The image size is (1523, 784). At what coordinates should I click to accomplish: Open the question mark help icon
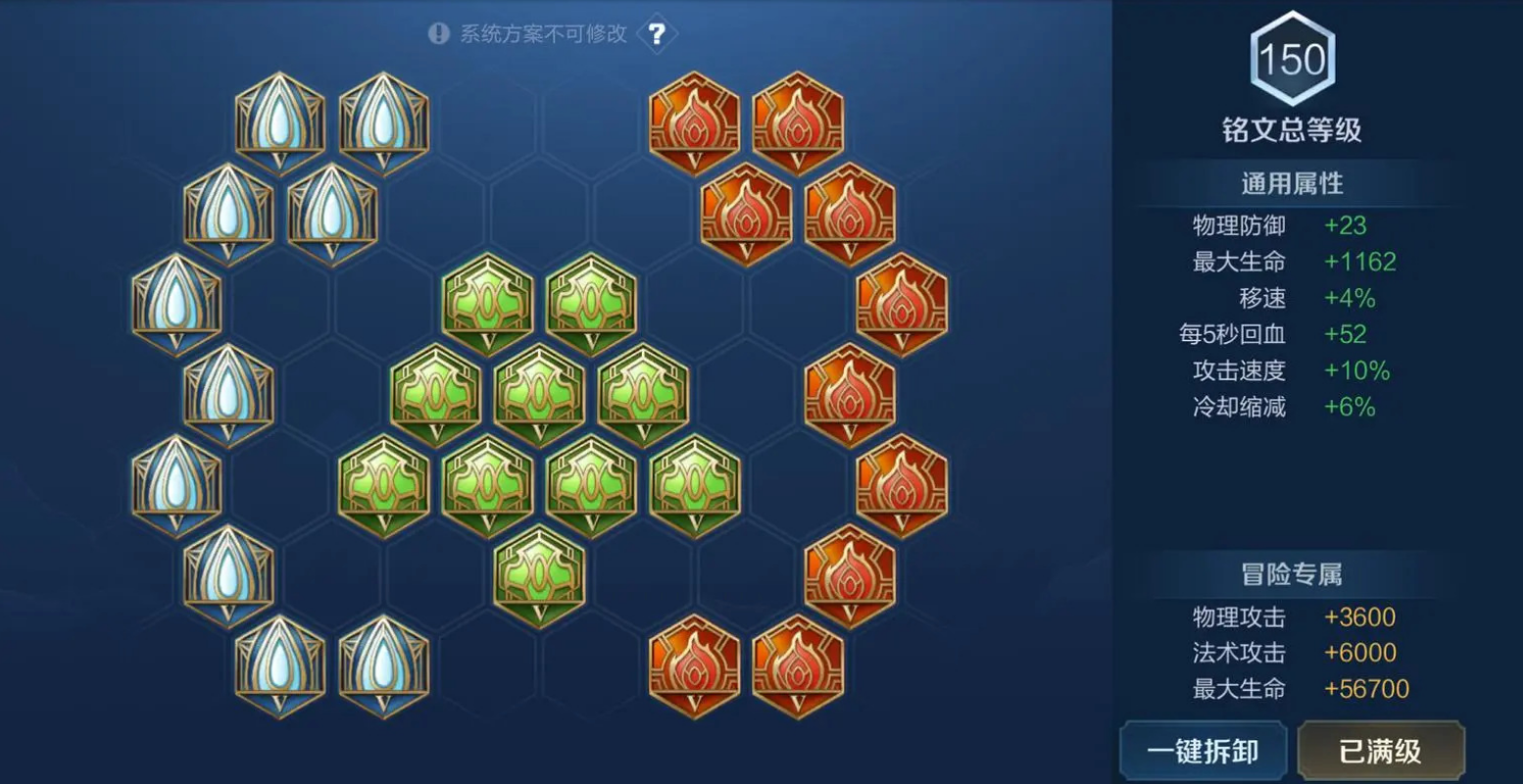click(x=657, y=32)
